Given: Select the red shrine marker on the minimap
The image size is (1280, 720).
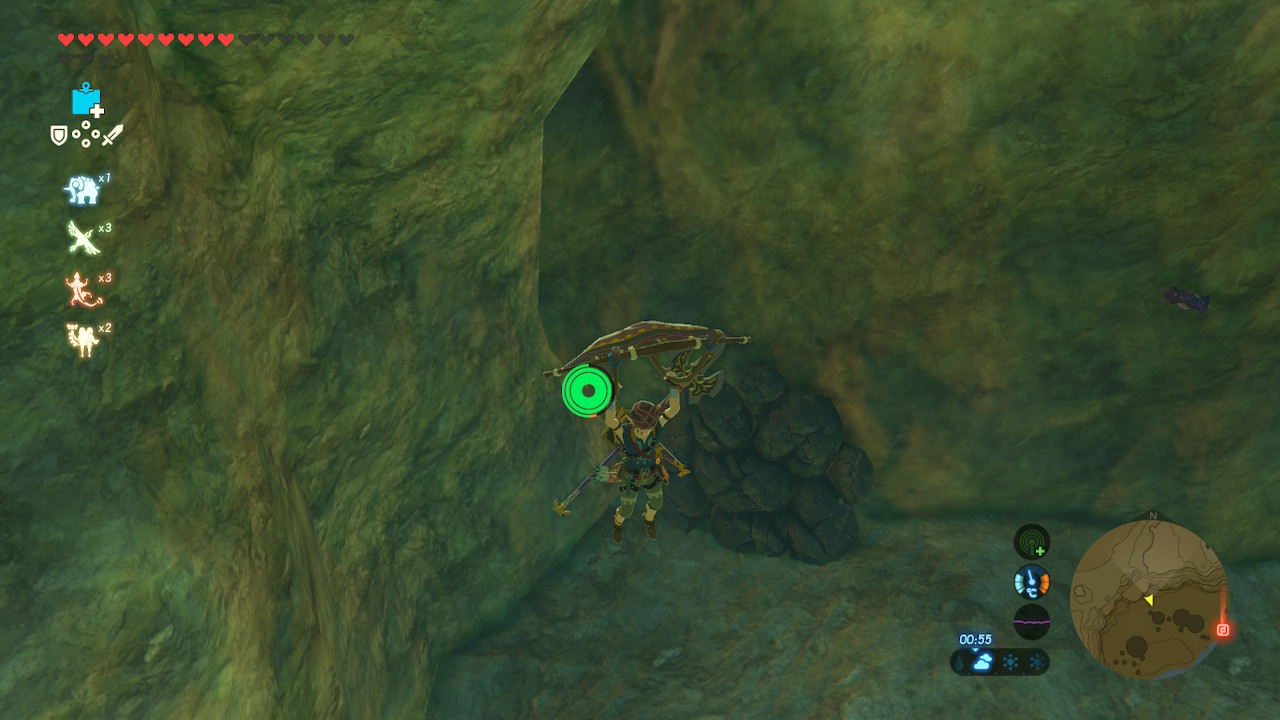Looking at the screenshot, I should [x=1222, y=629].
